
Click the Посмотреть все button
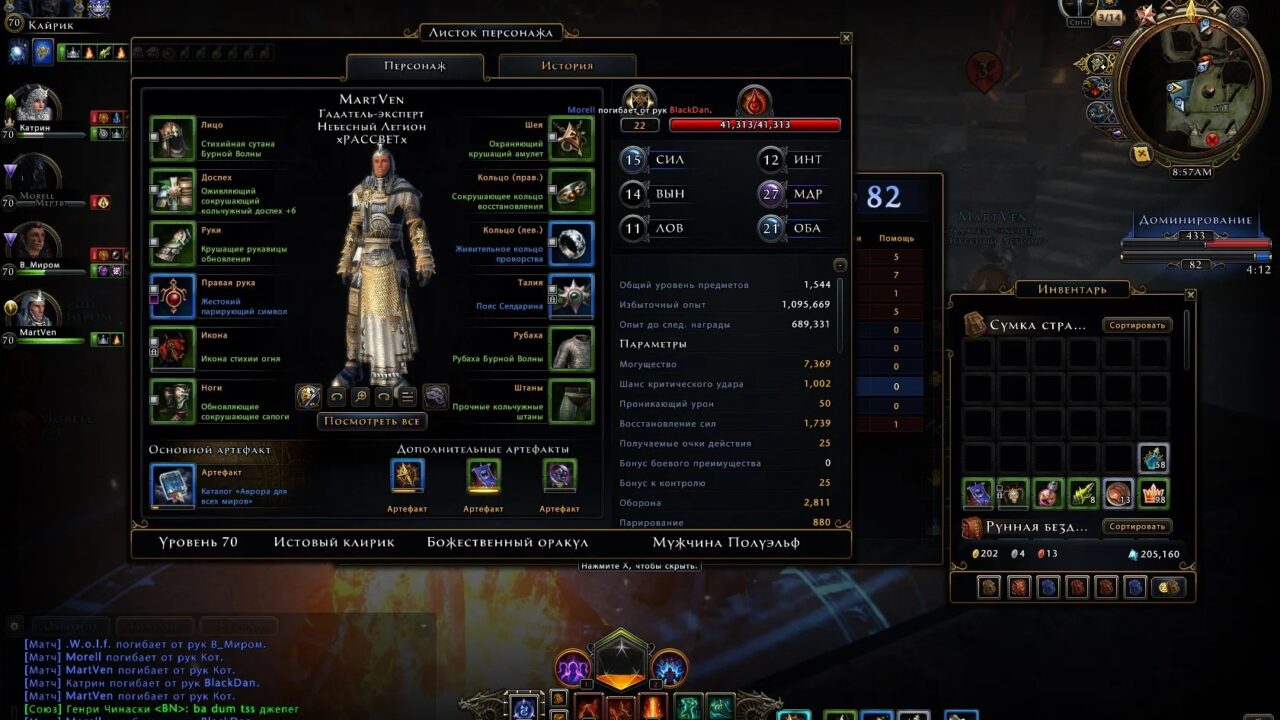371,421
